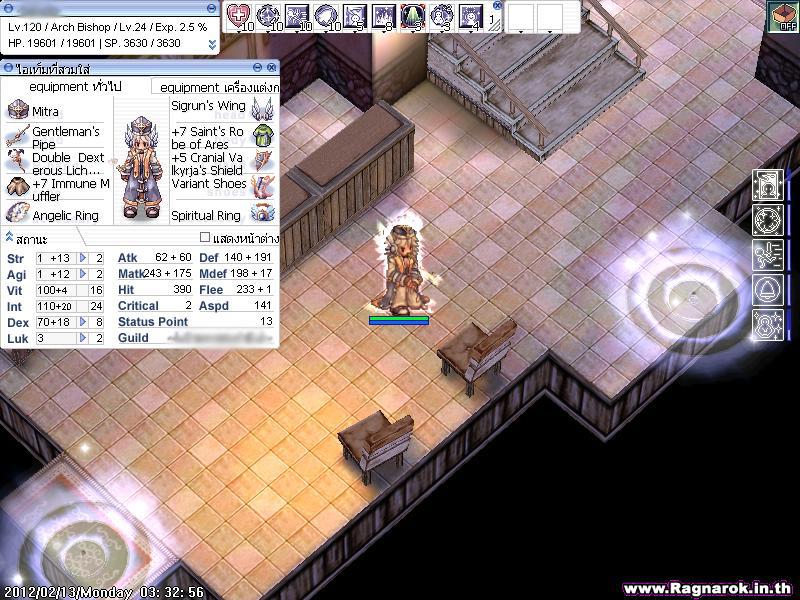Toggle the box icon labeled OFF
Screen dimensions: 800x600
(x=782, y=17)
